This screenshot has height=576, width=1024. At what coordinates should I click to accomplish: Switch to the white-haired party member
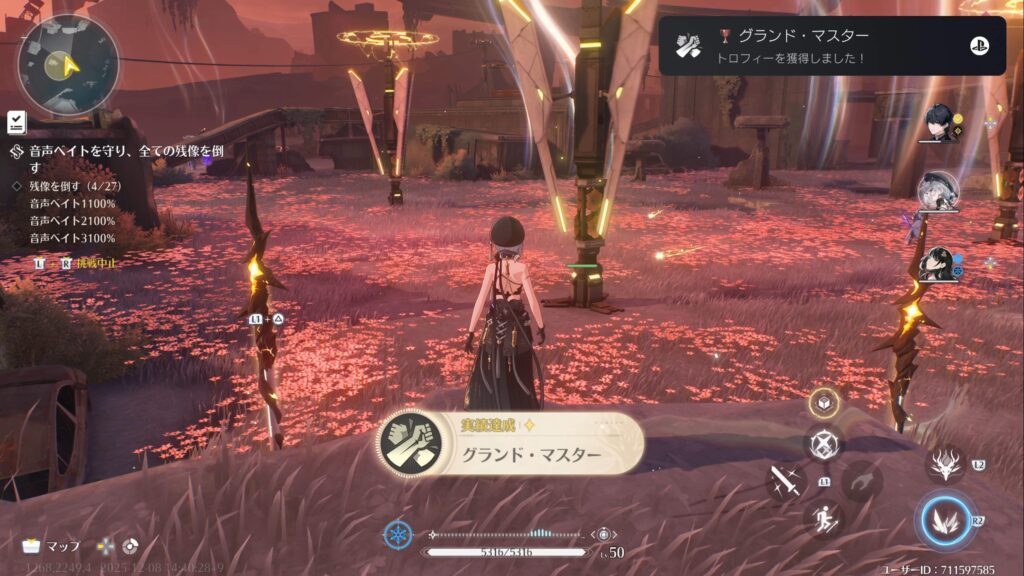click(x=937, y=191)
